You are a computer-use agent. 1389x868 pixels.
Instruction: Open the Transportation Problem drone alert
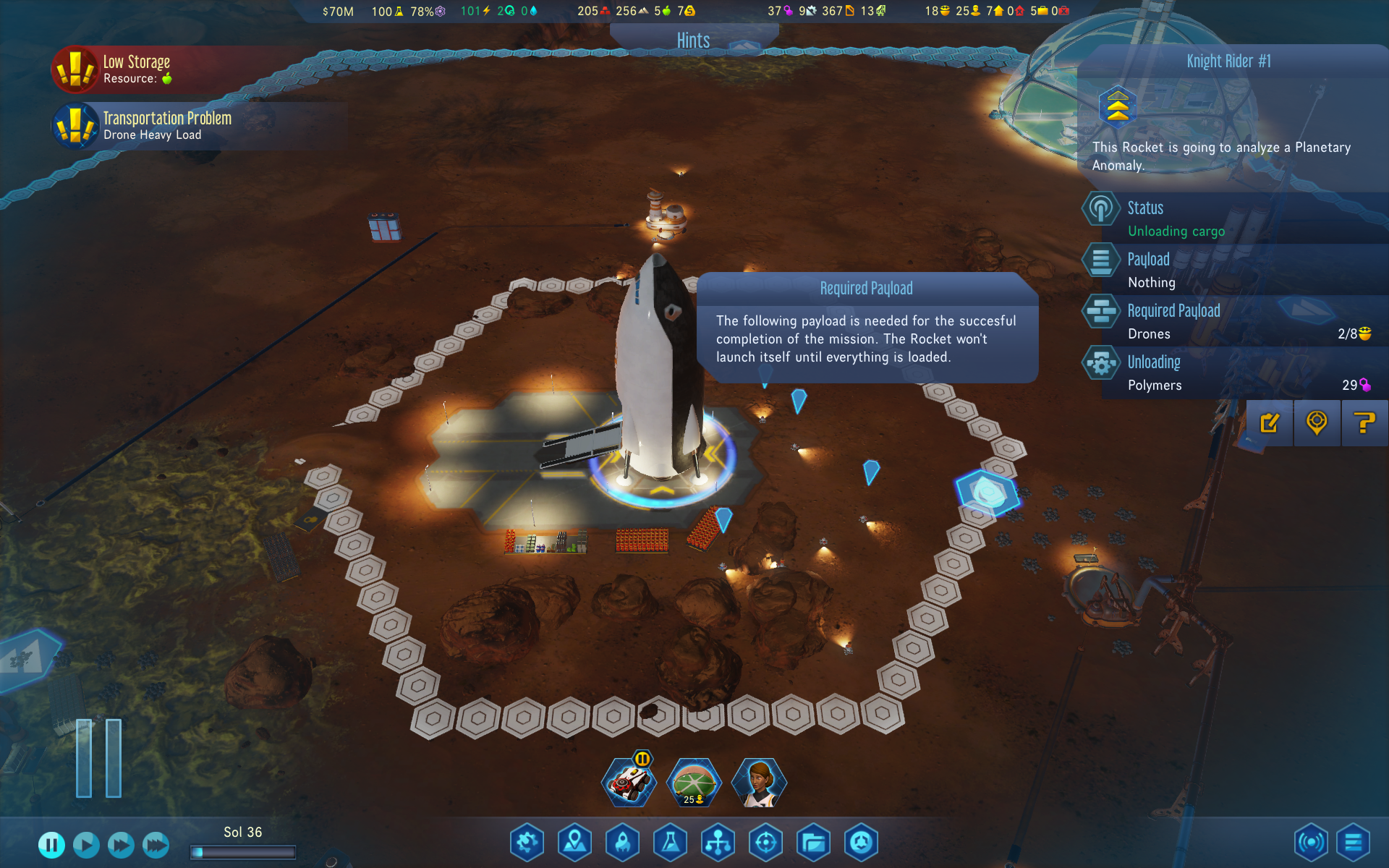tap(166, 125)
